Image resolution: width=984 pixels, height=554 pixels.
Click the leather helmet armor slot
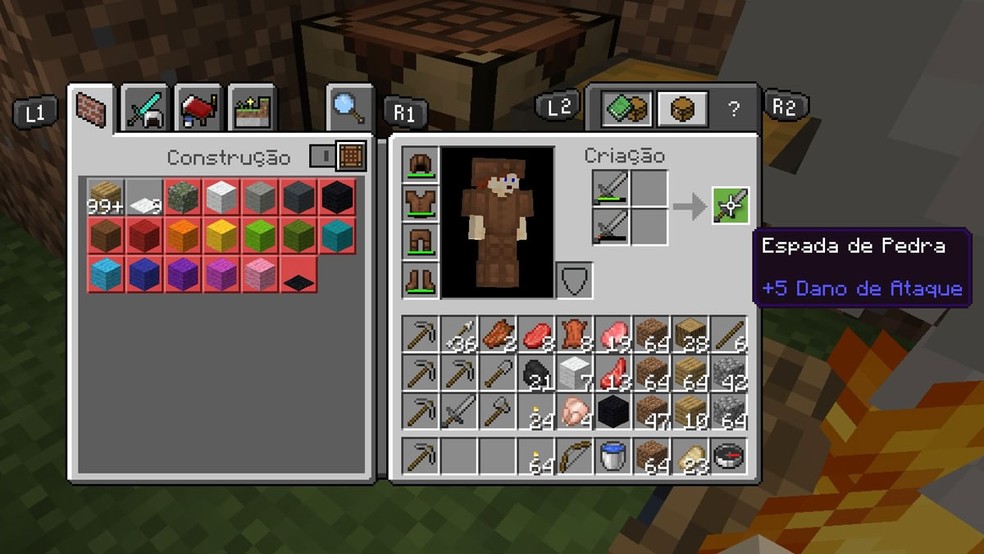[419, 165]
